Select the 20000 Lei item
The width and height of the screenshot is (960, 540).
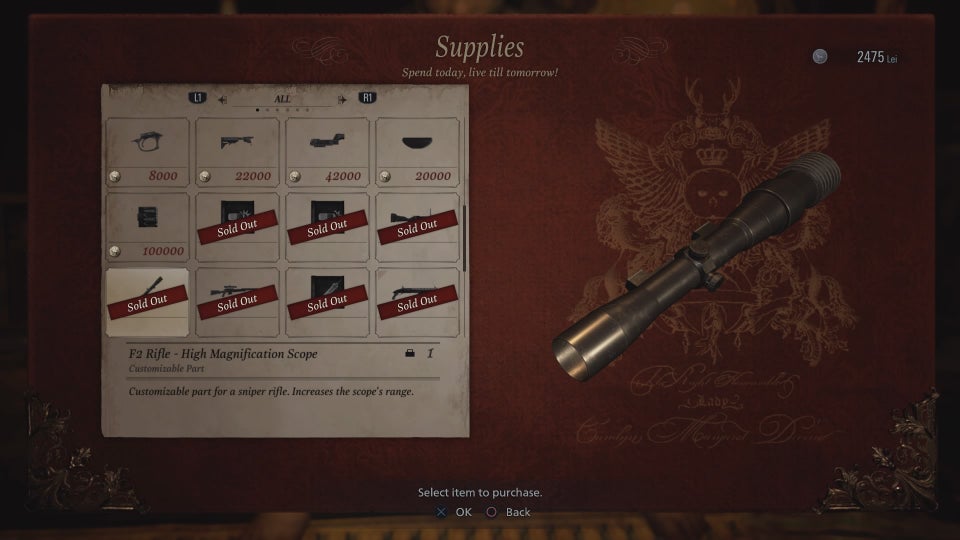[x=417, y=152]
